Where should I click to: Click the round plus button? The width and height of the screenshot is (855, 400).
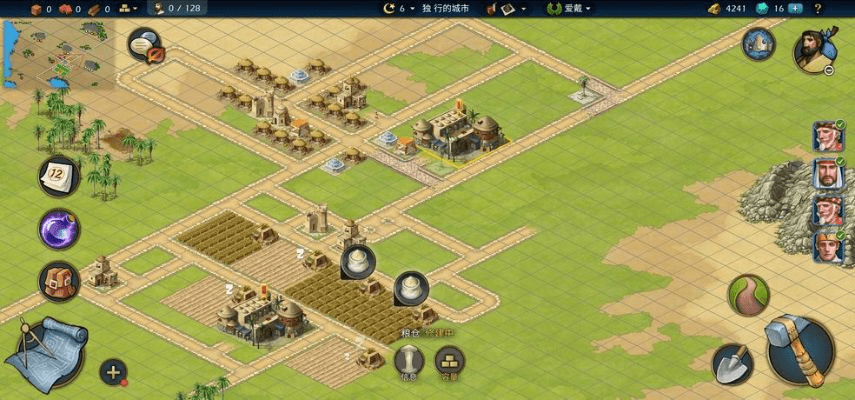click(x=113, y=372)
